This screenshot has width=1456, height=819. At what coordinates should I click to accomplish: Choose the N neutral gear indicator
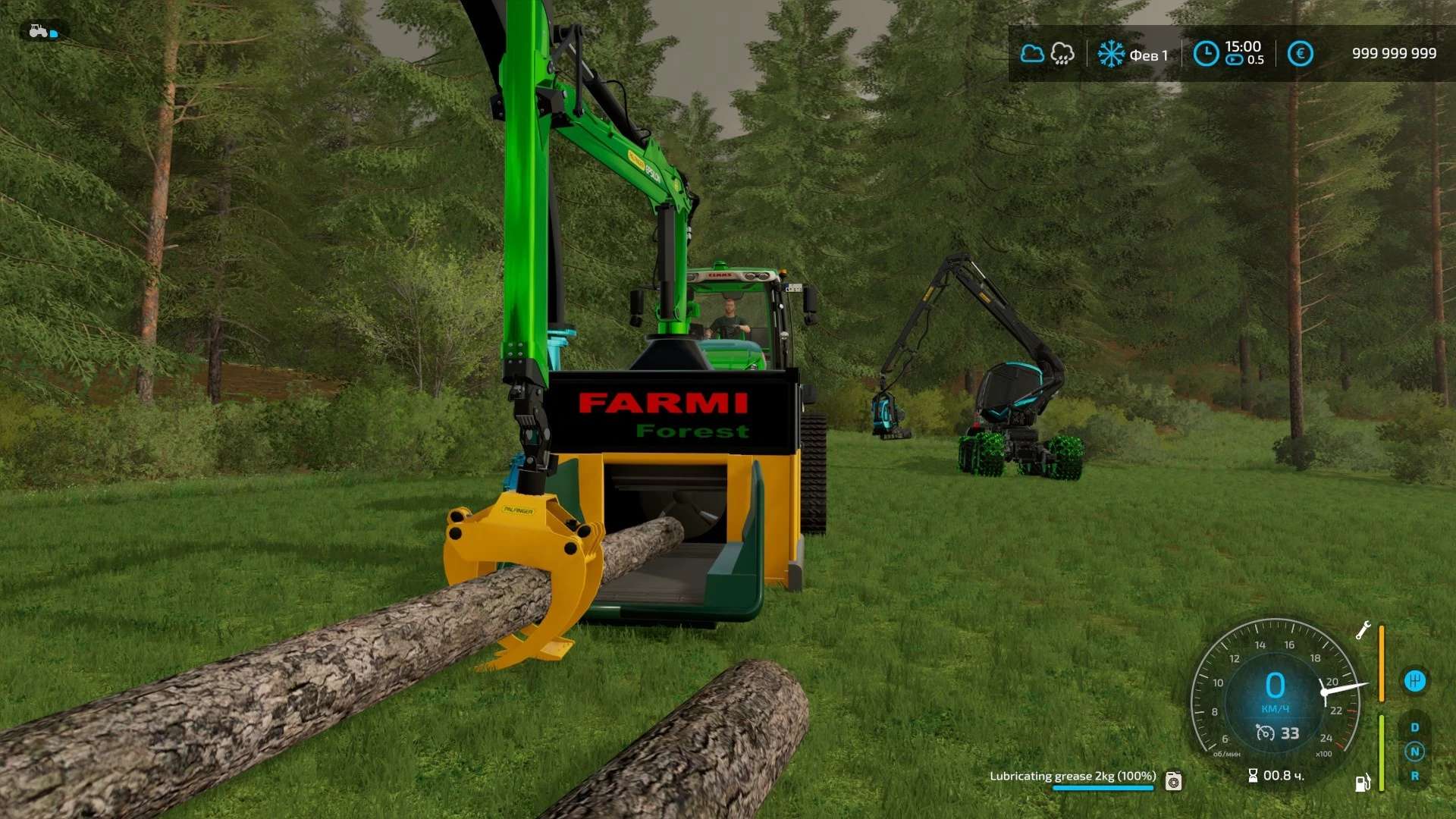[x=1415, y=752]
